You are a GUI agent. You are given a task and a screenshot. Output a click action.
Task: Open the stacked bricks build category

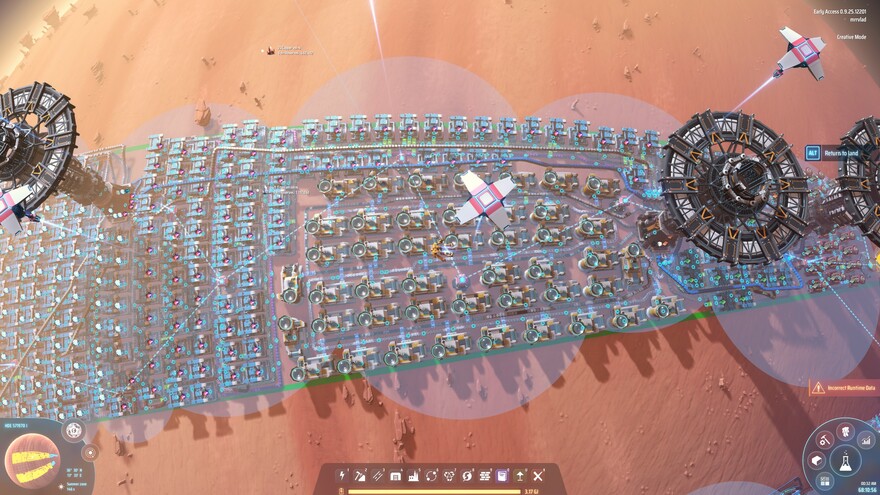[x=485, y=476]
